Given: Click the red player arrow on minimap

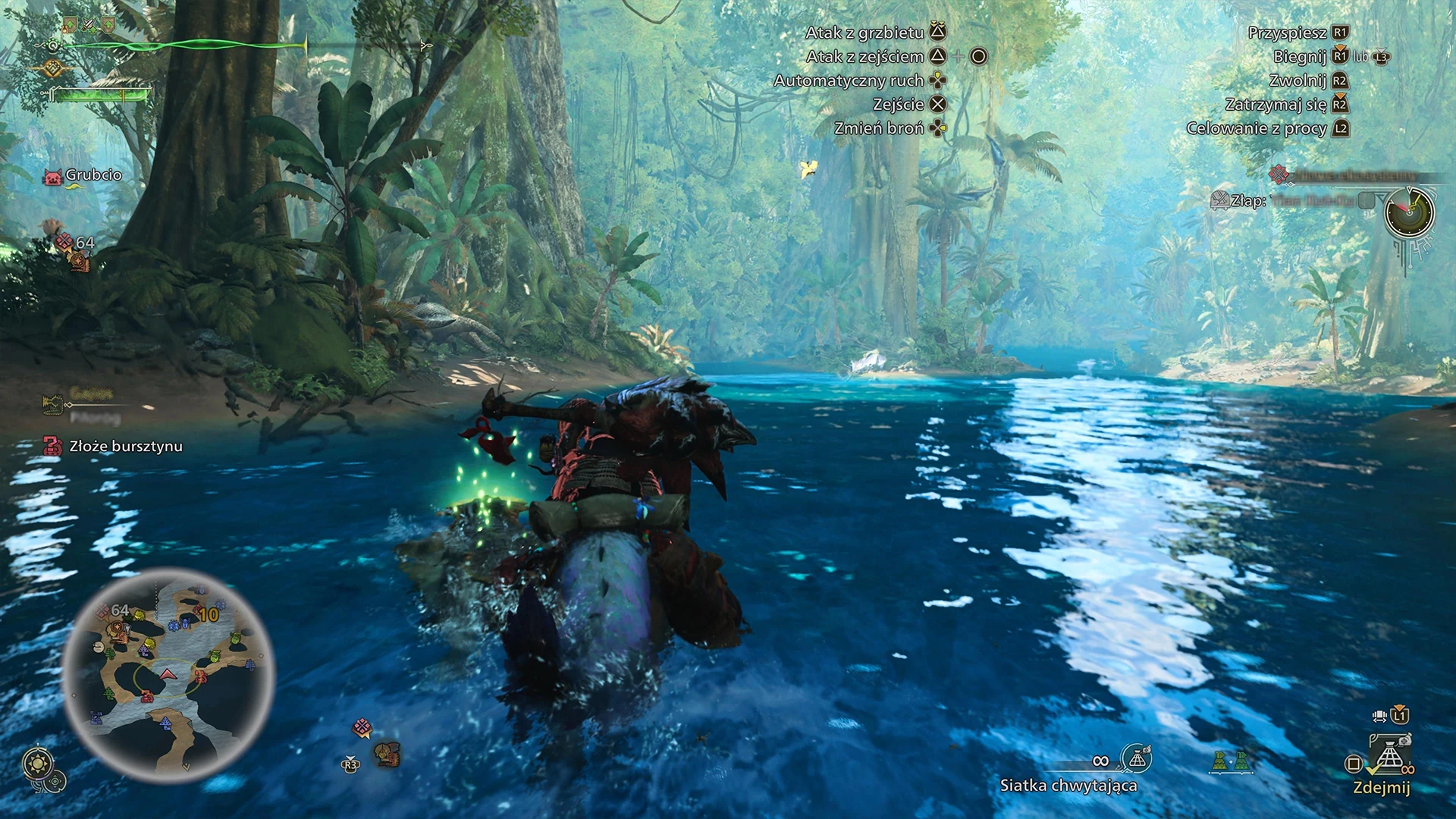Looking at the screenshot, I should pos(168,673).
